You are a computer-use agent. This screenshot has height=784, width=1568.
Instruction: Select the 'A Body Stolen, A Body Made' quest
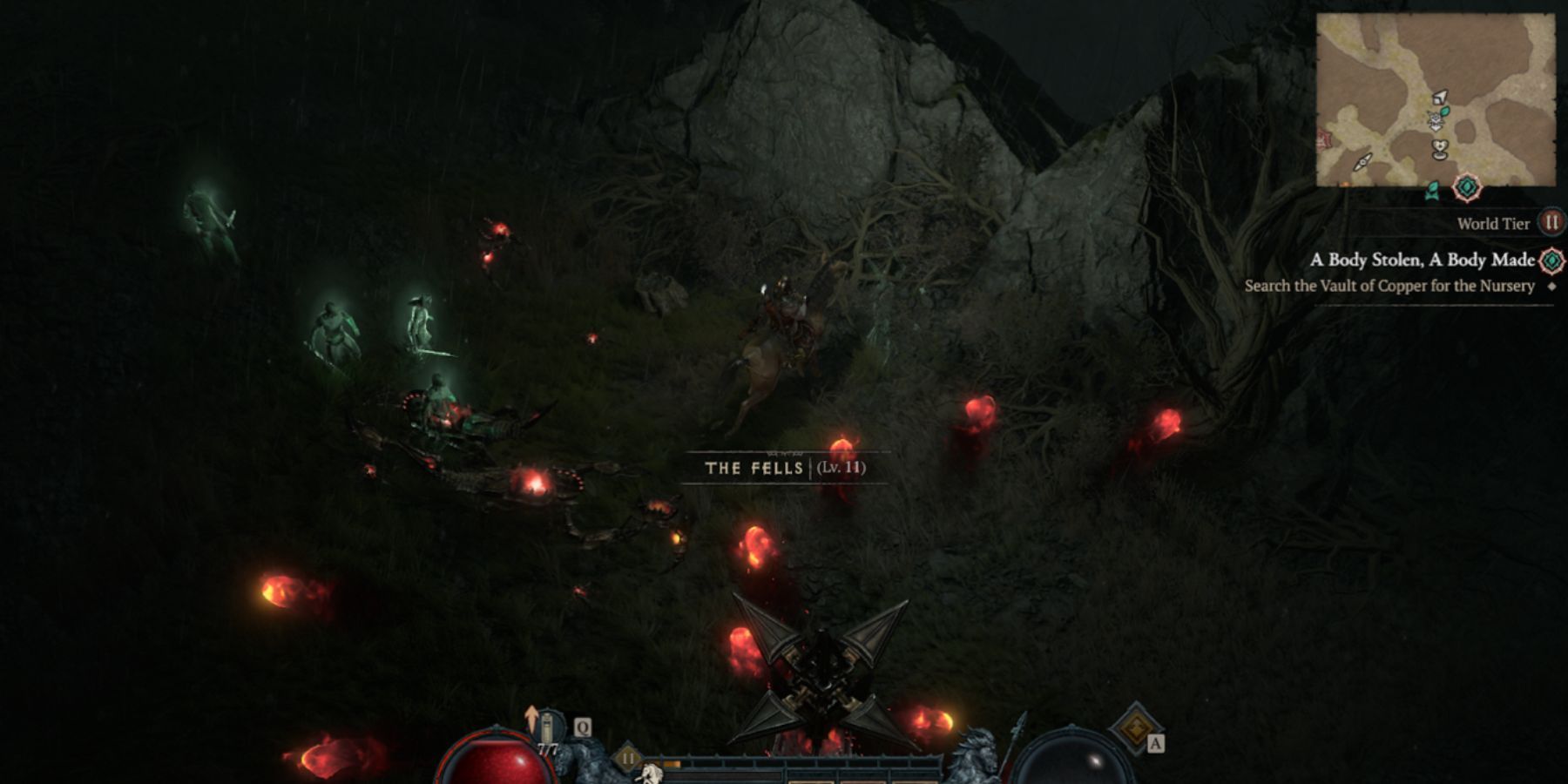[x=1422, y=260]
